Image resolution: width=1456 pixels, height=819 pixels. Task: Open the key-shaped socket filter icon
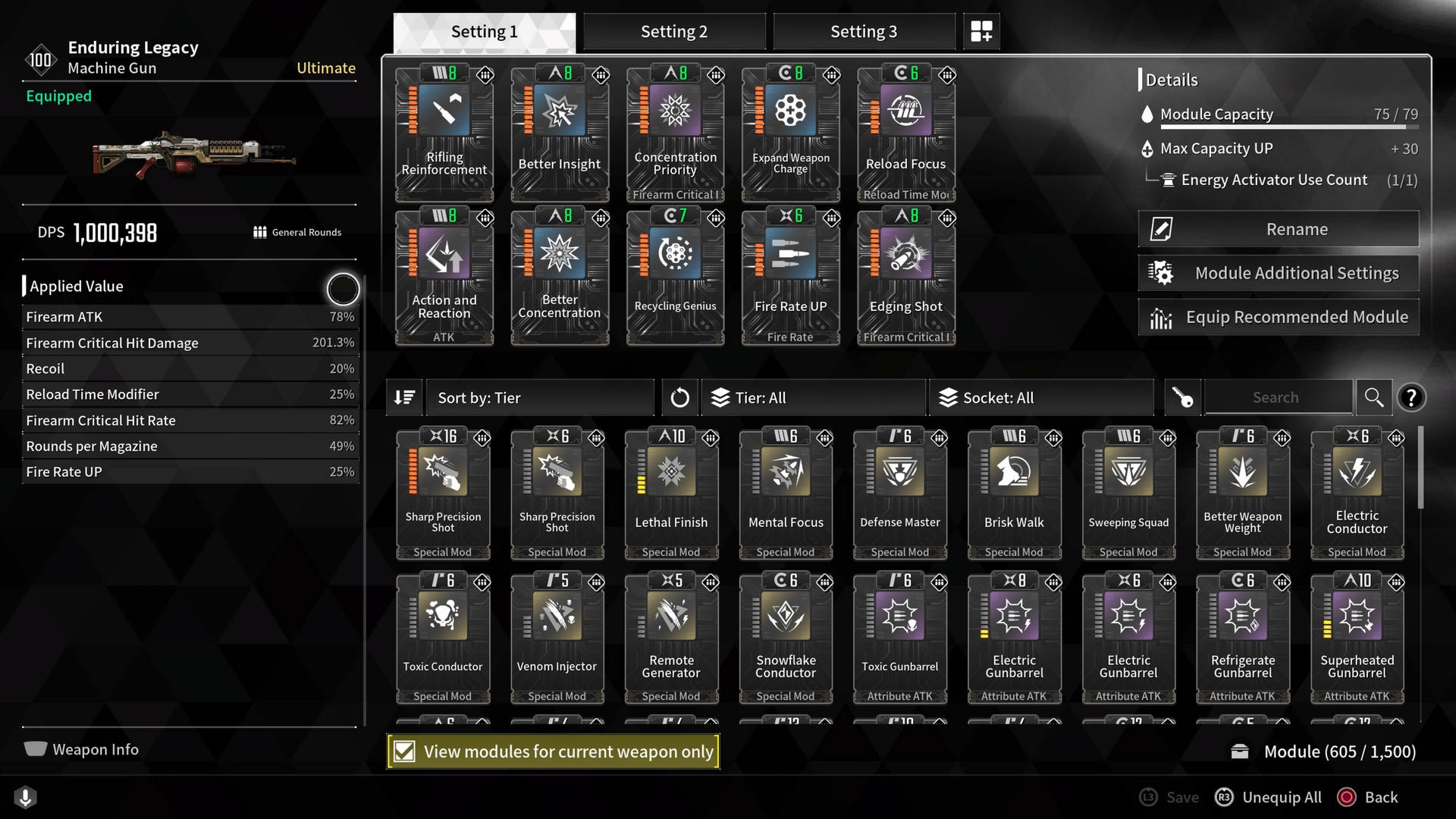pyautogui.click(x=1183, y=397)
